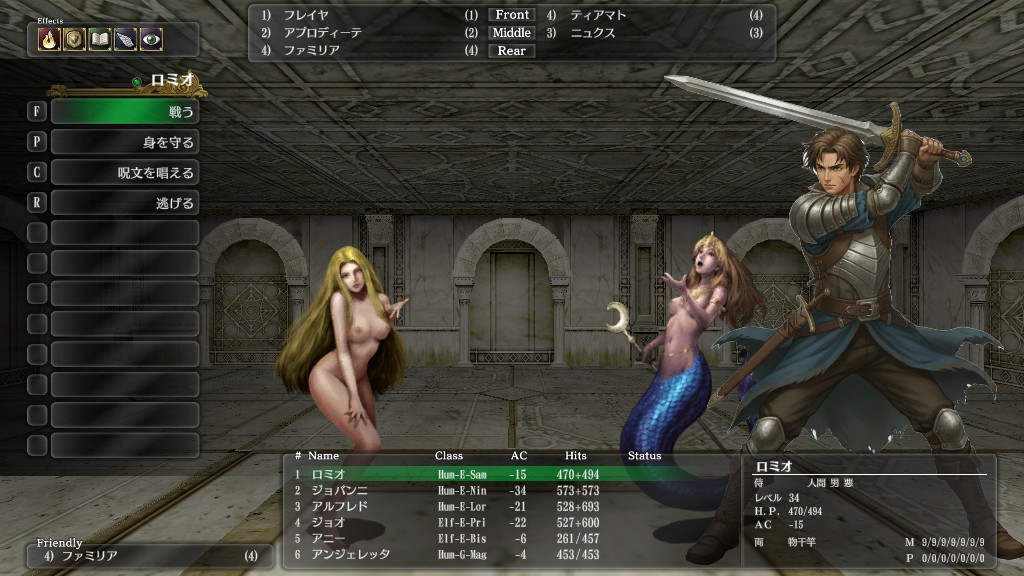
Task: Select the Front row label
Action: (512, 15)
